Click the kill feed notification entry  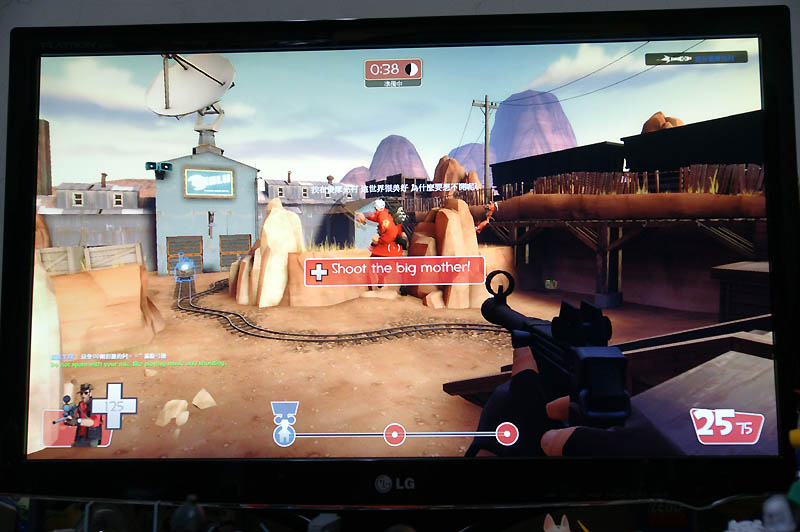pos(696,58)
